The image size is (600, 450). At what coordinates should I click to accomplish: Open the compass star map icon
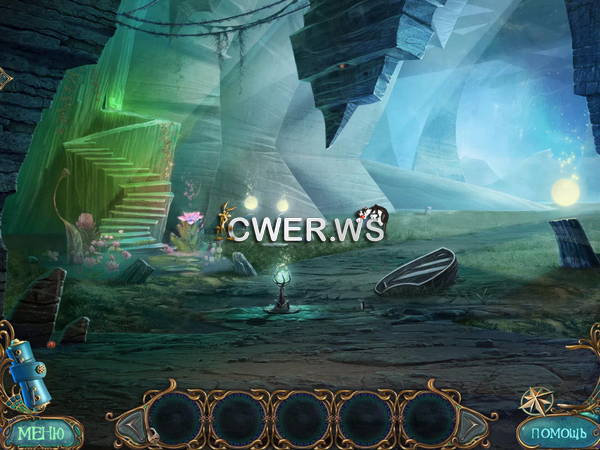coord(538,400)
